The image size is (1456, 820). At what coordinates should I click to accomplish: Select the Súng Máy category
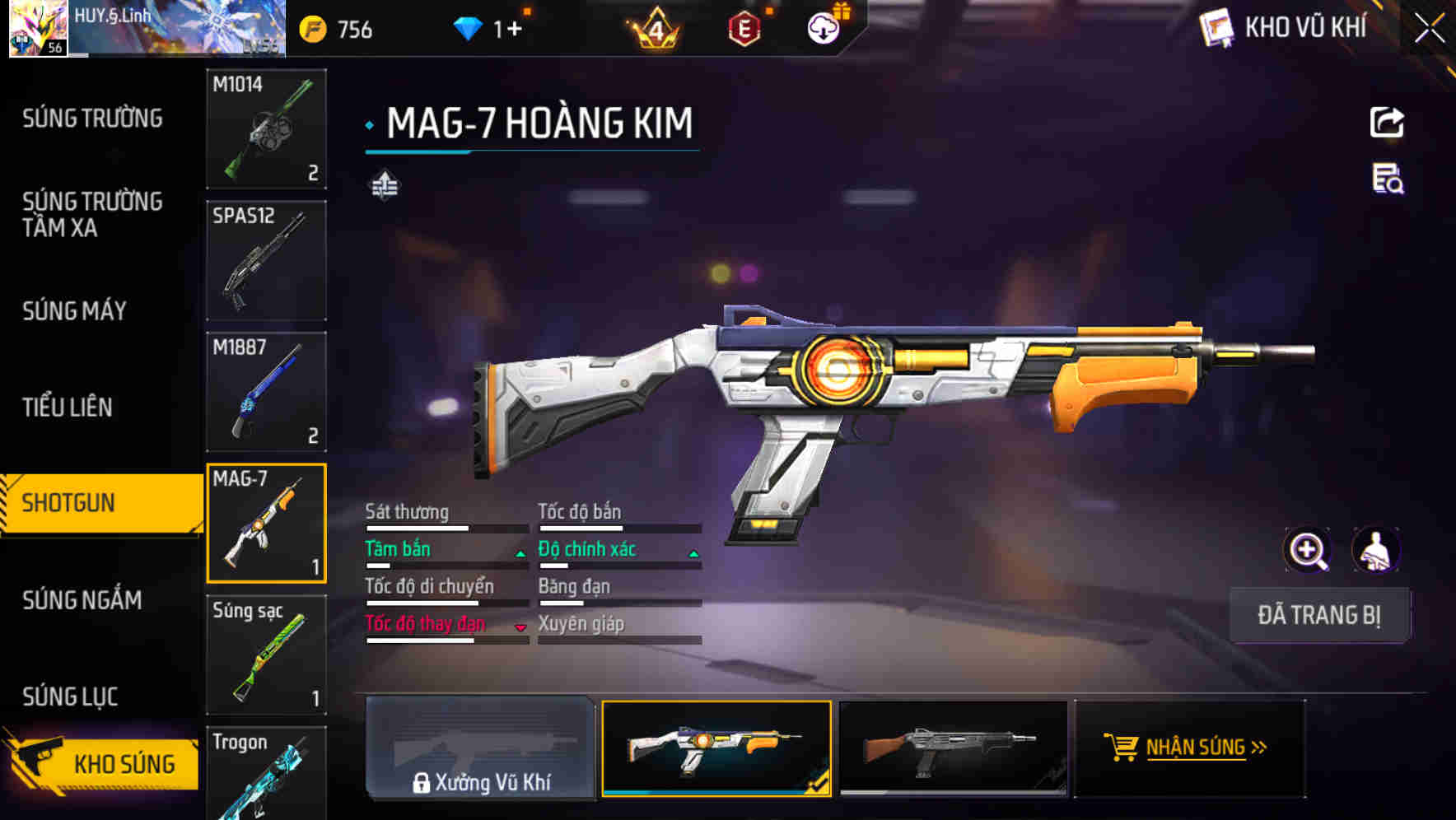pyautogui.click(x=75, y=310)
